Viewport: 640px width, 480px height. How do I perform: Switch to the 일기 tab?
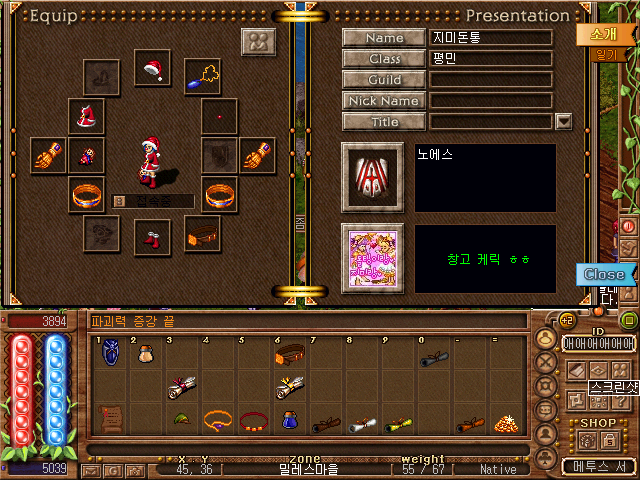[606, 55]
